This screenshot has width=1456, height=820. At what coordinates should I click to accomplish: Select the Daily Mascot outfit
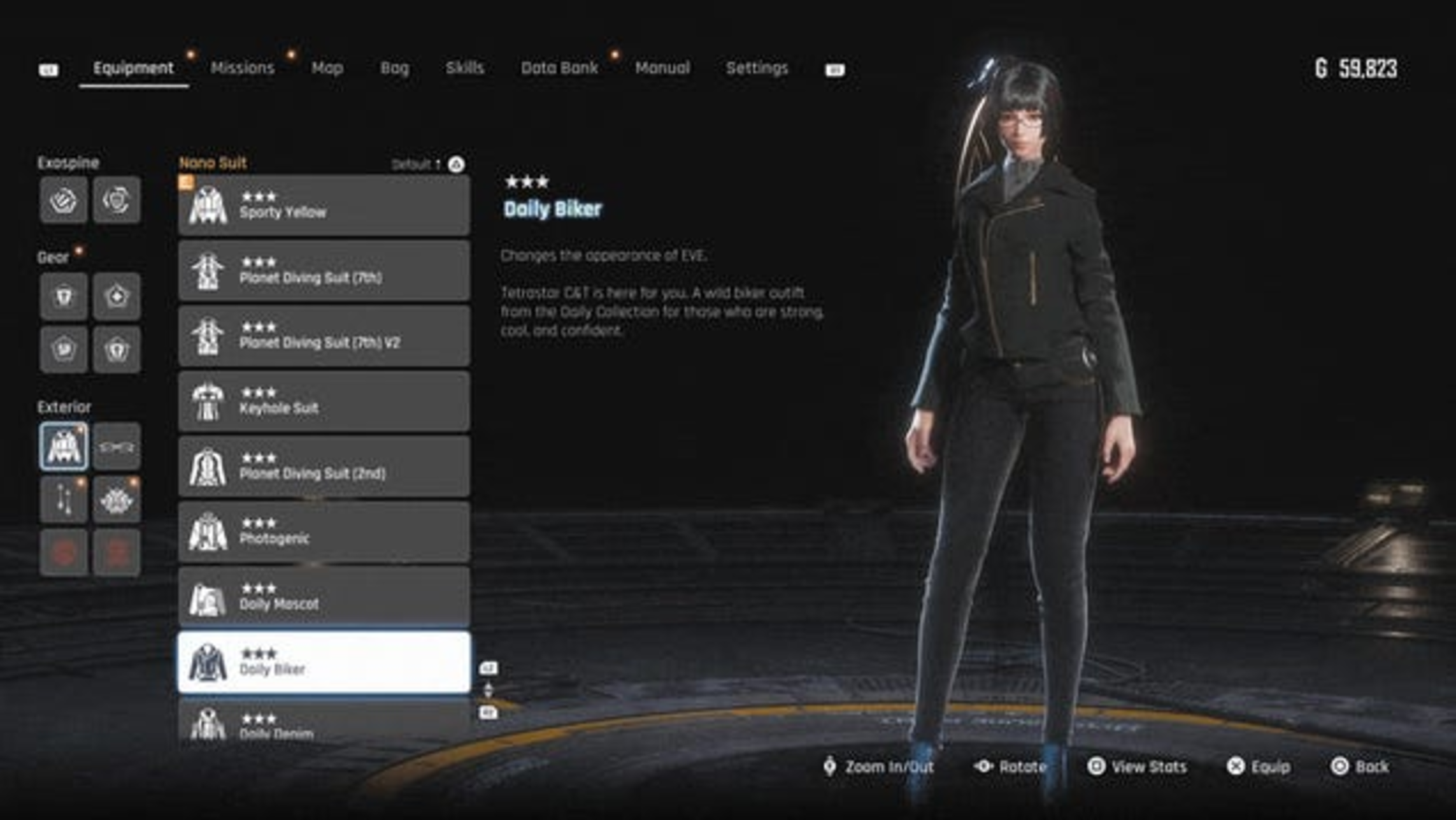[x=324, y=598]
